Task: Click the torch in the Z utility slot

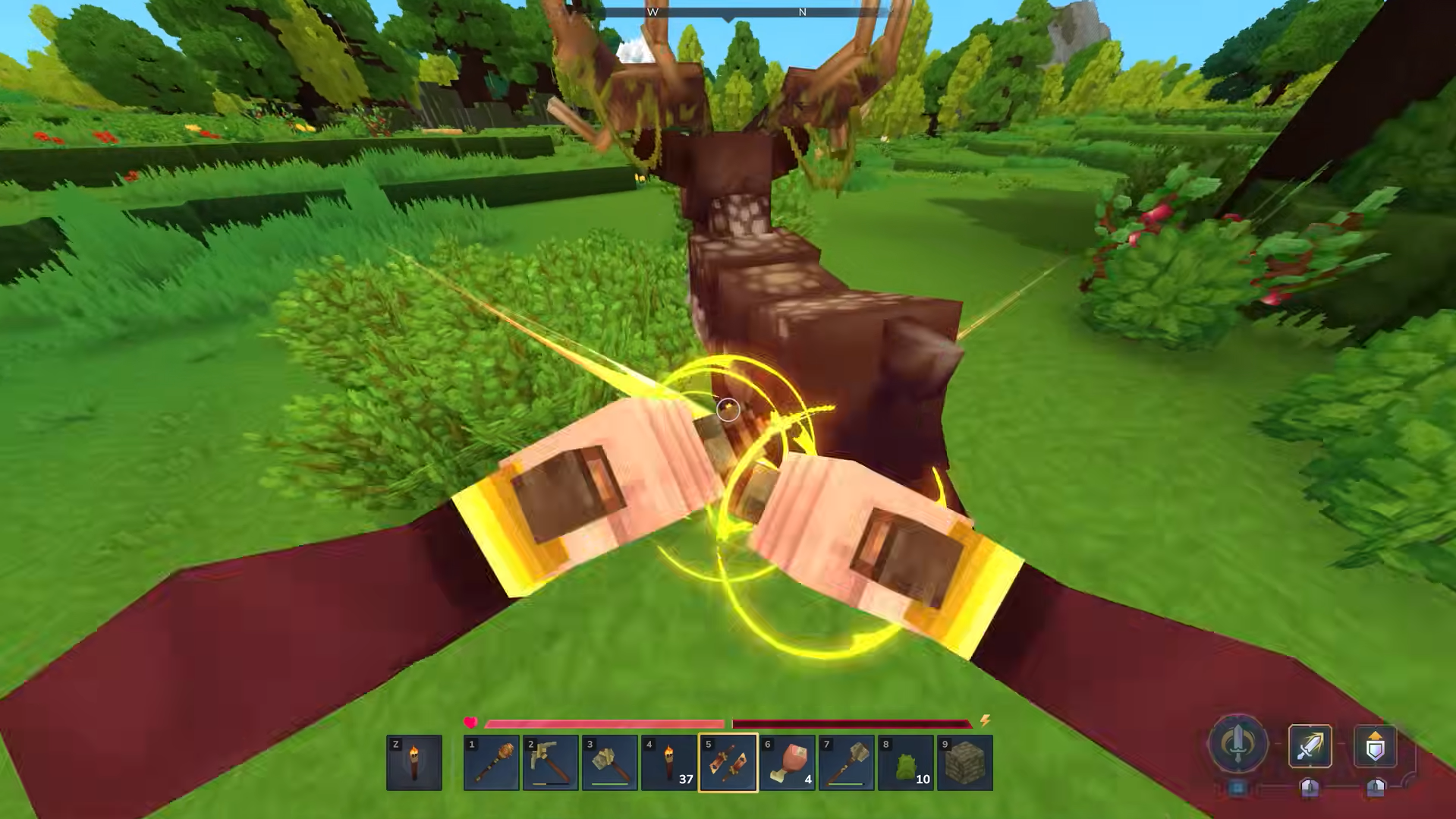Action: click(414, 761)
